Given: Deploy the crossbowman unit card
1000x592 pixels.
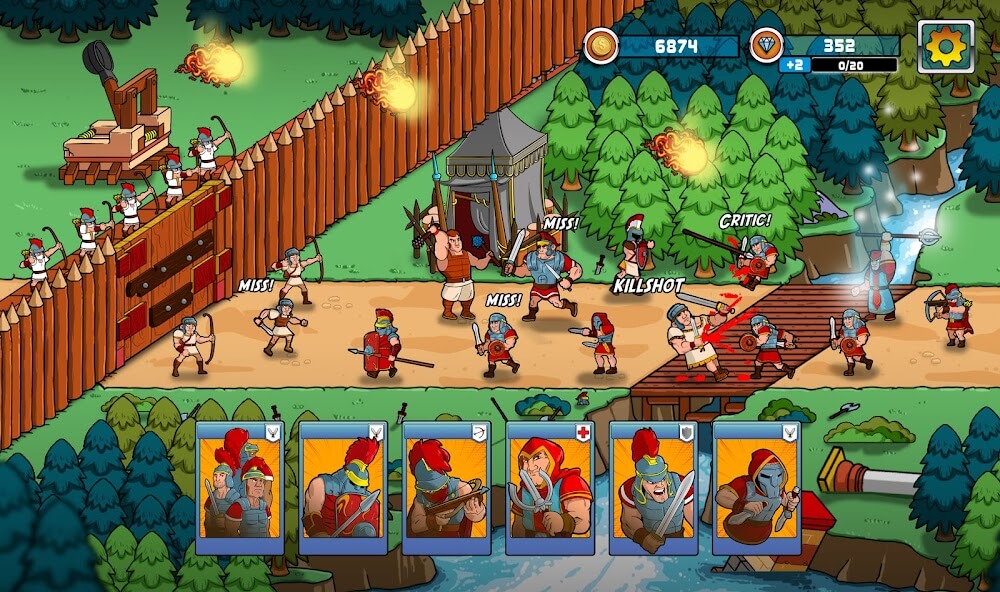Looking at the screenshot, I should click(x=447, y=488).
